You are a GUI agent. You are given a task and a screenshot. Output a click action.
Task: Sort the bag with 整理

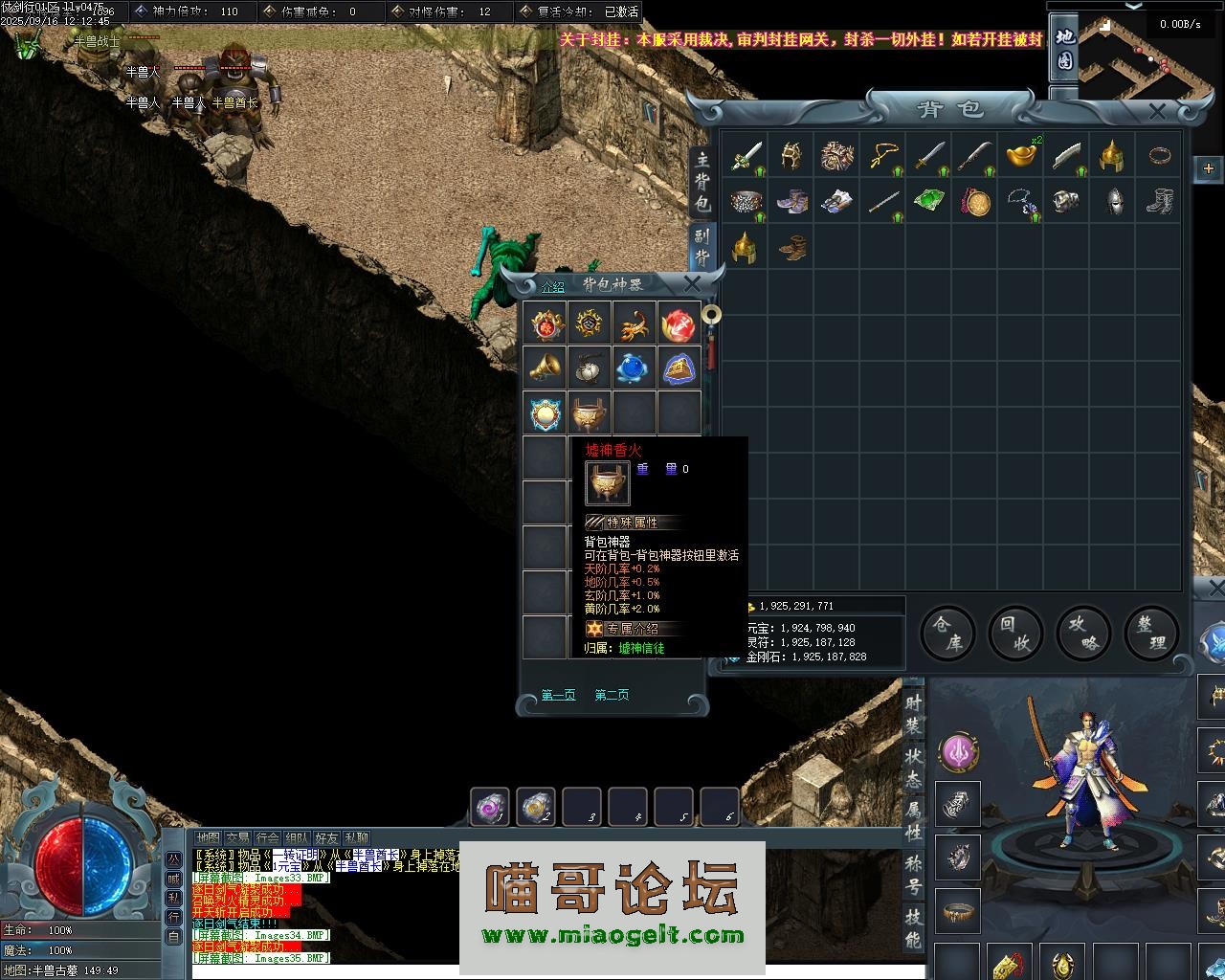[1151, 634]
